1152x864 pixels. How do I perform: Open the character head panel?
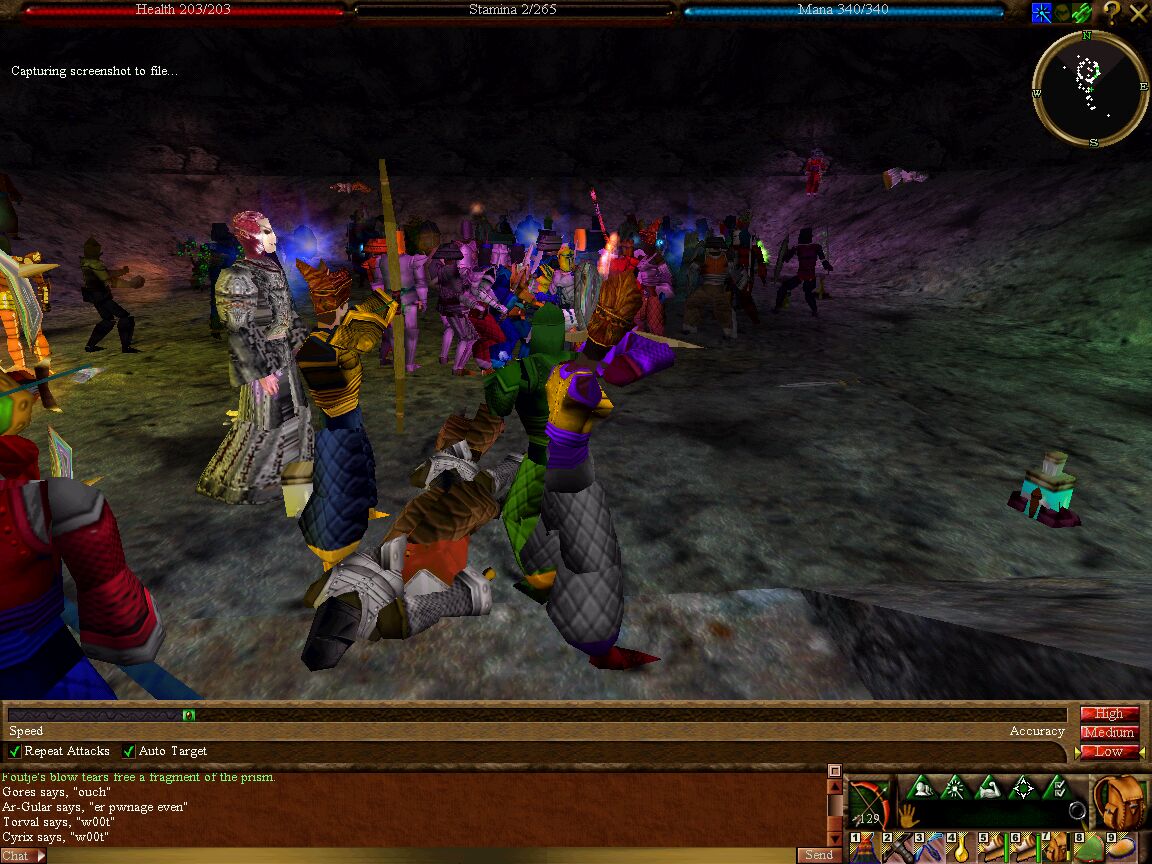point(920,788)
